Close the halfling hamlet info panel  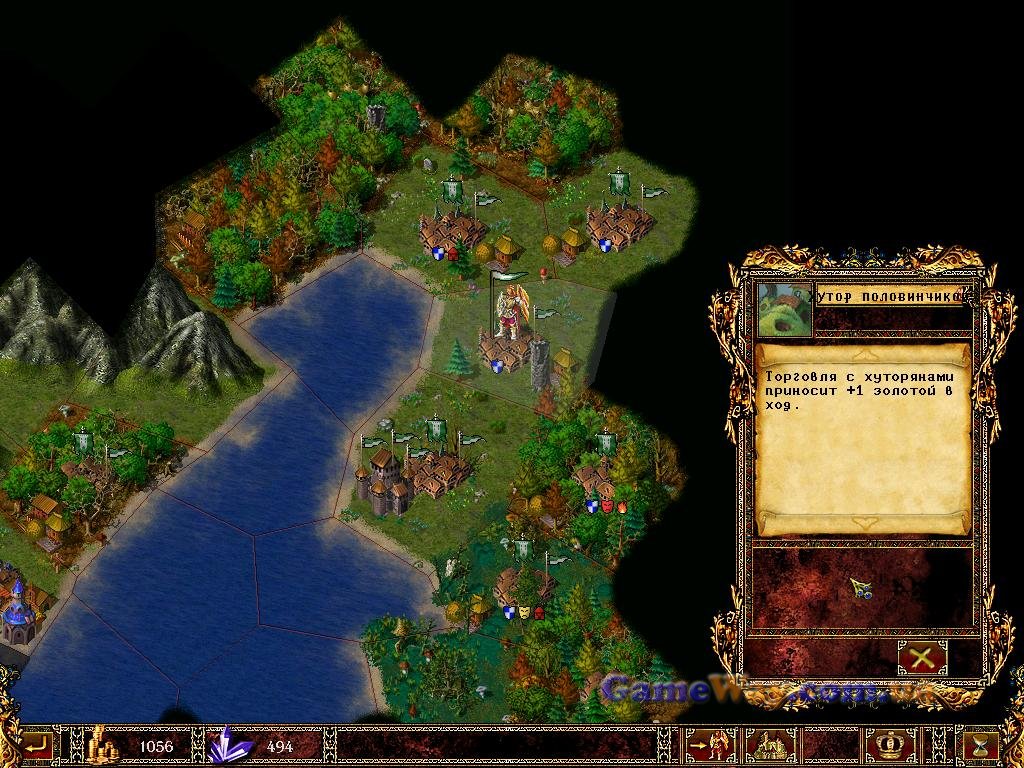921,657
